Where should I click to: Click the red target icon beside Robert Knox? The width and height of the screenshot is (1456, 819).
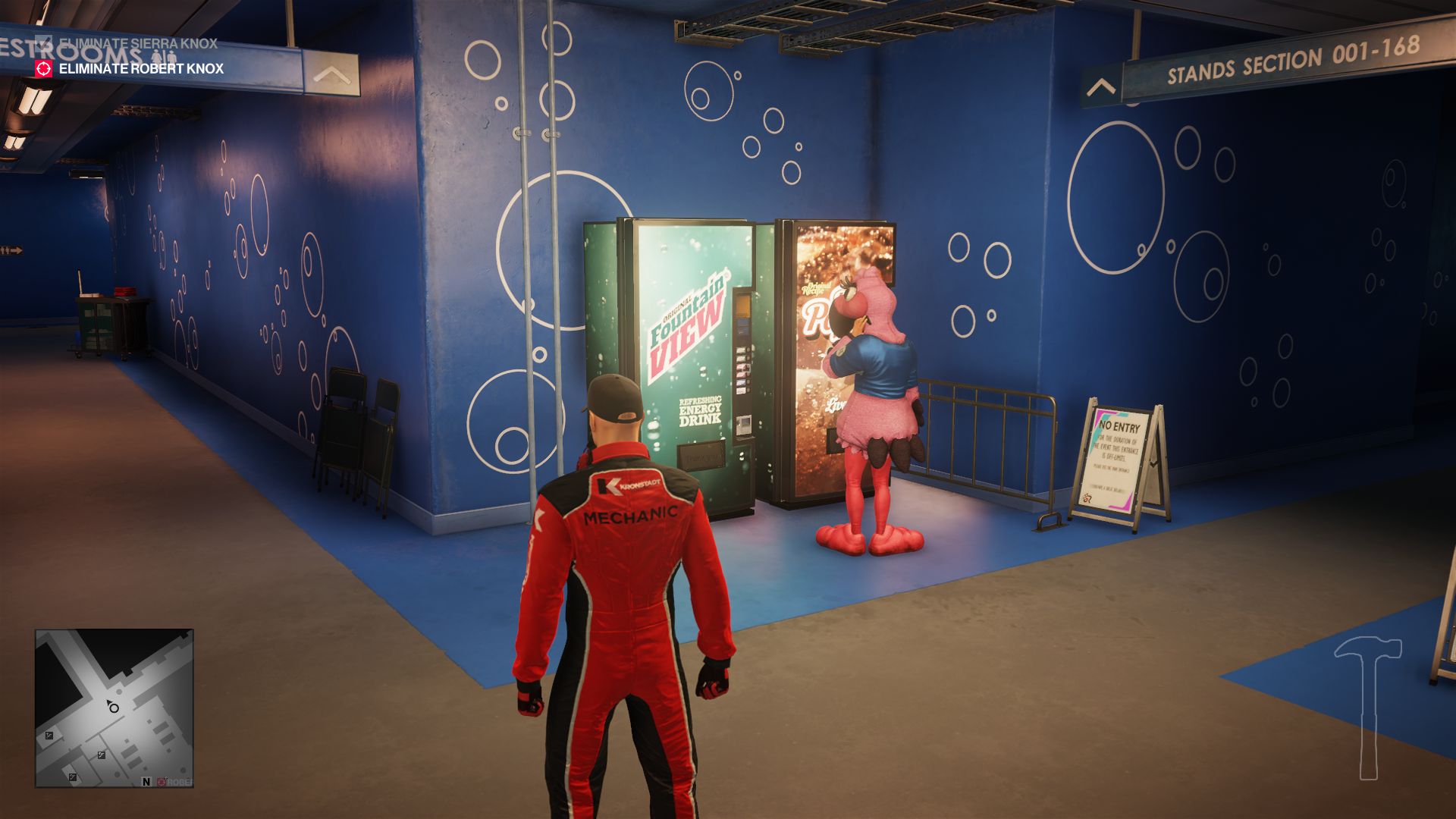44,68
